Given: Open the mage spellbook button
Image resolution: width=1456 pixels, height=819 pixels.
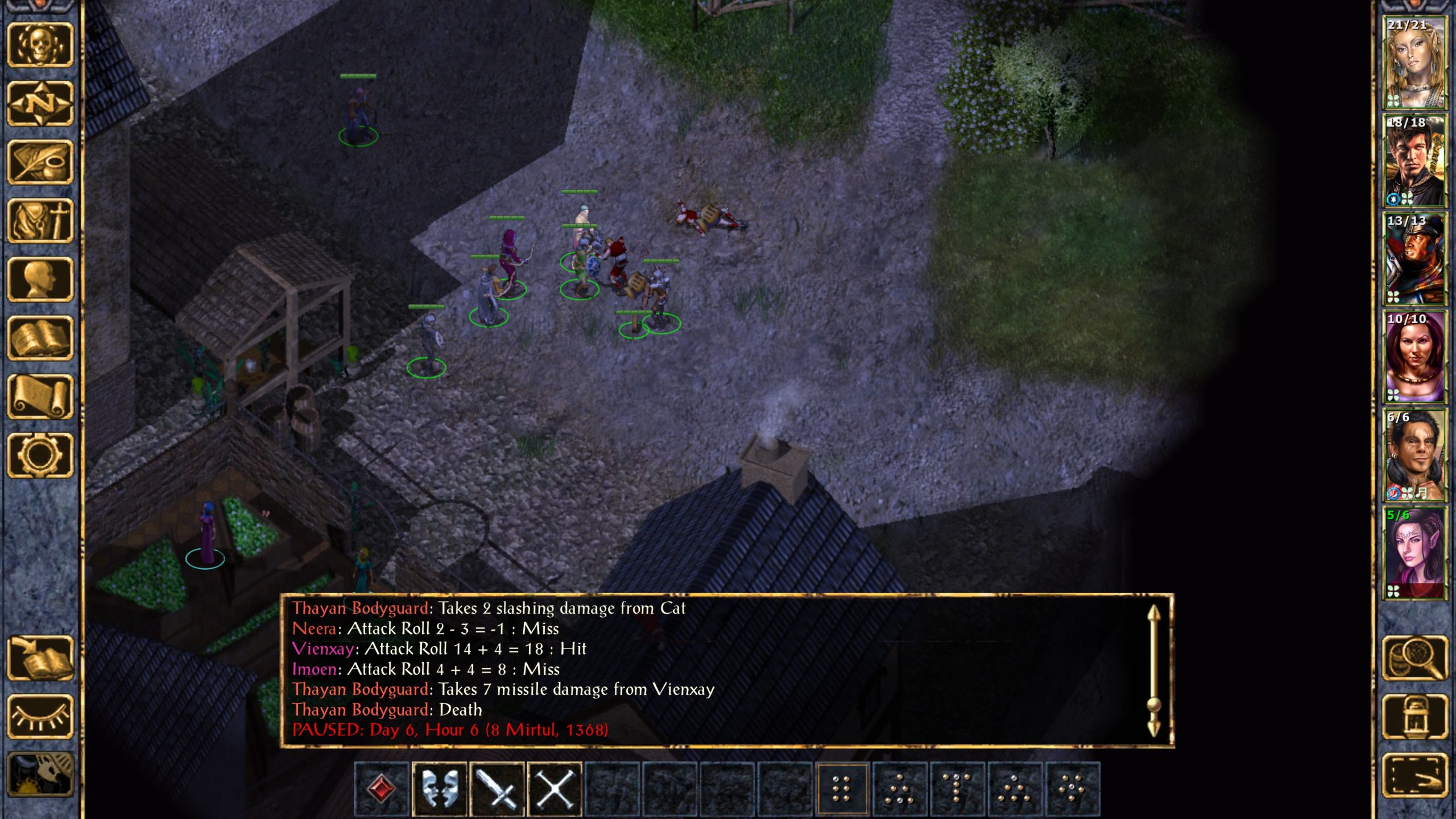Looking at the screenshot, I should click(40, 338).
